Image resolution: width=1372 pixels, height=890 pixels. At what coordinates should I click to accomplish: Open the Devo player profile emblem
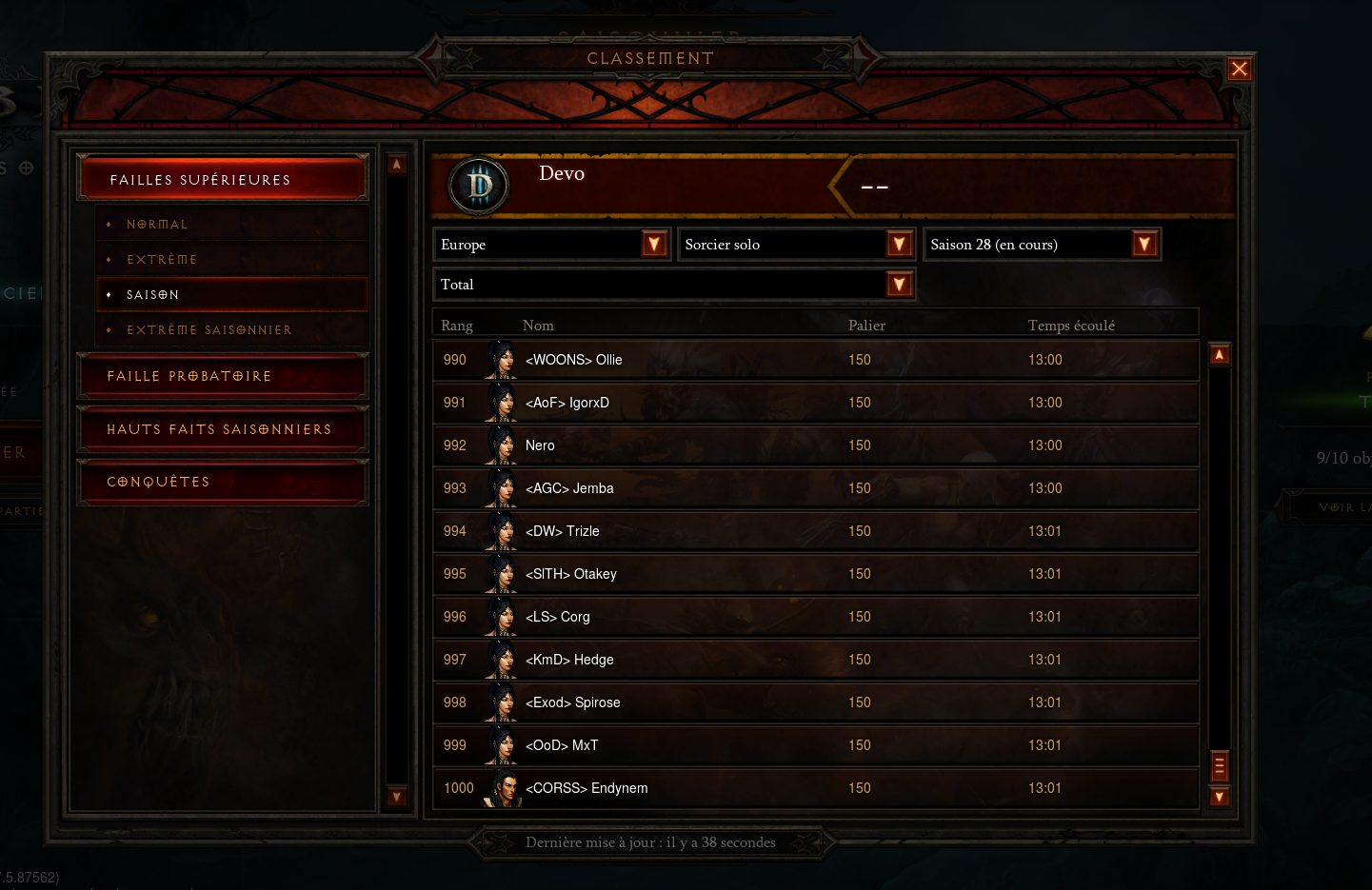point(478,186)
